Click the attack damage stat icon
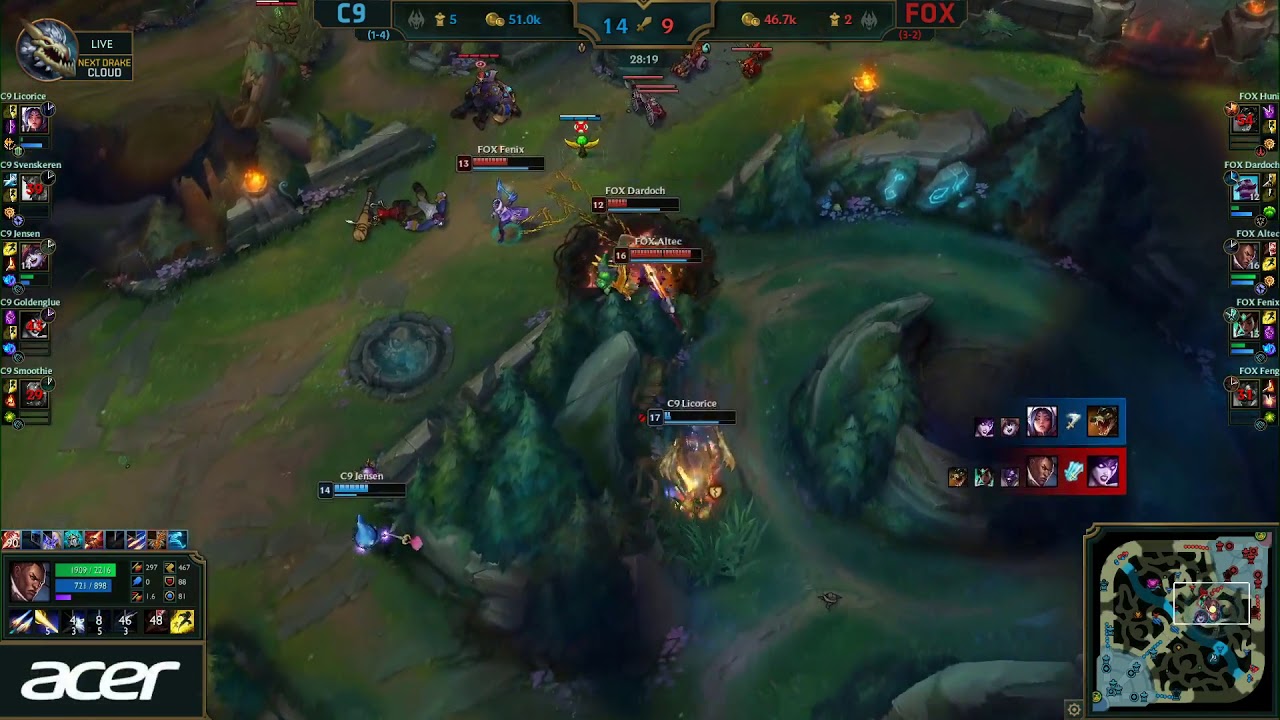 click(137, 567)
